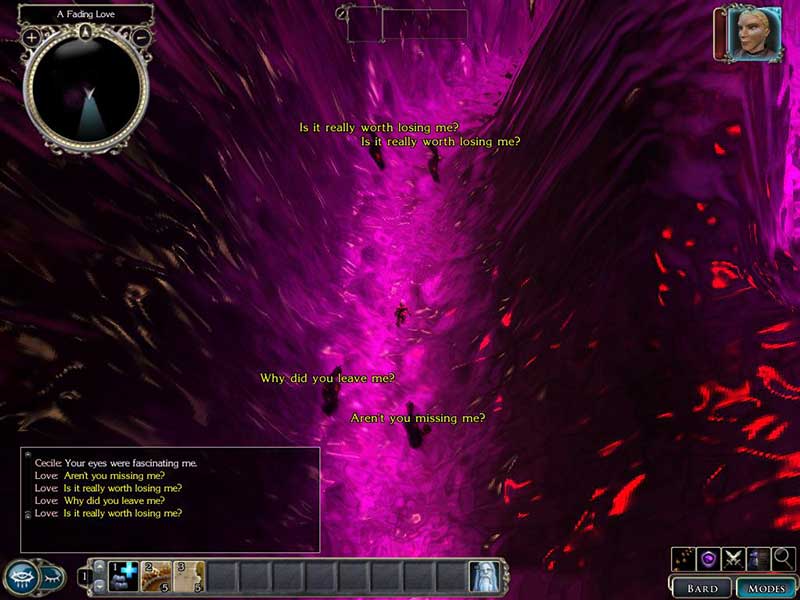Zoom in the minimap with the plus button
800x600 pixels.
[31, 37]
